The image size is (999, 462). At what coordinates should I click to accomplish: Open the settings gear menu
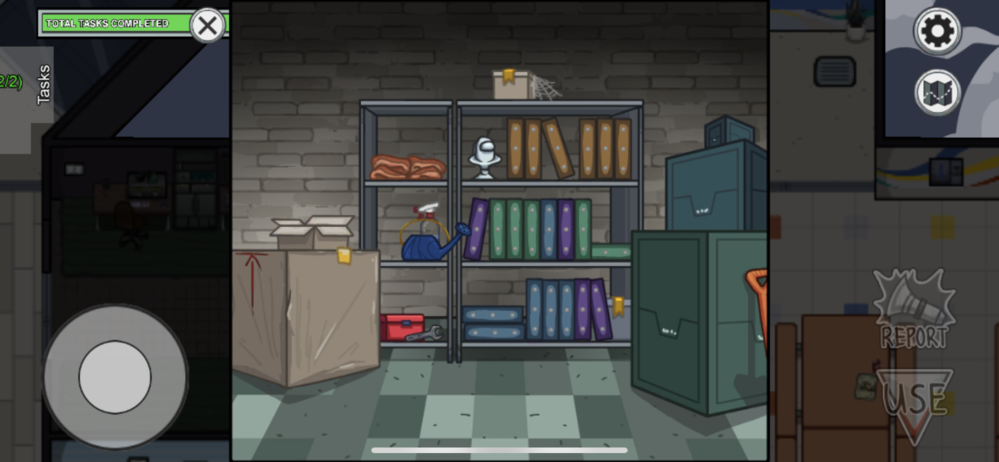click(x=937, y=32)
